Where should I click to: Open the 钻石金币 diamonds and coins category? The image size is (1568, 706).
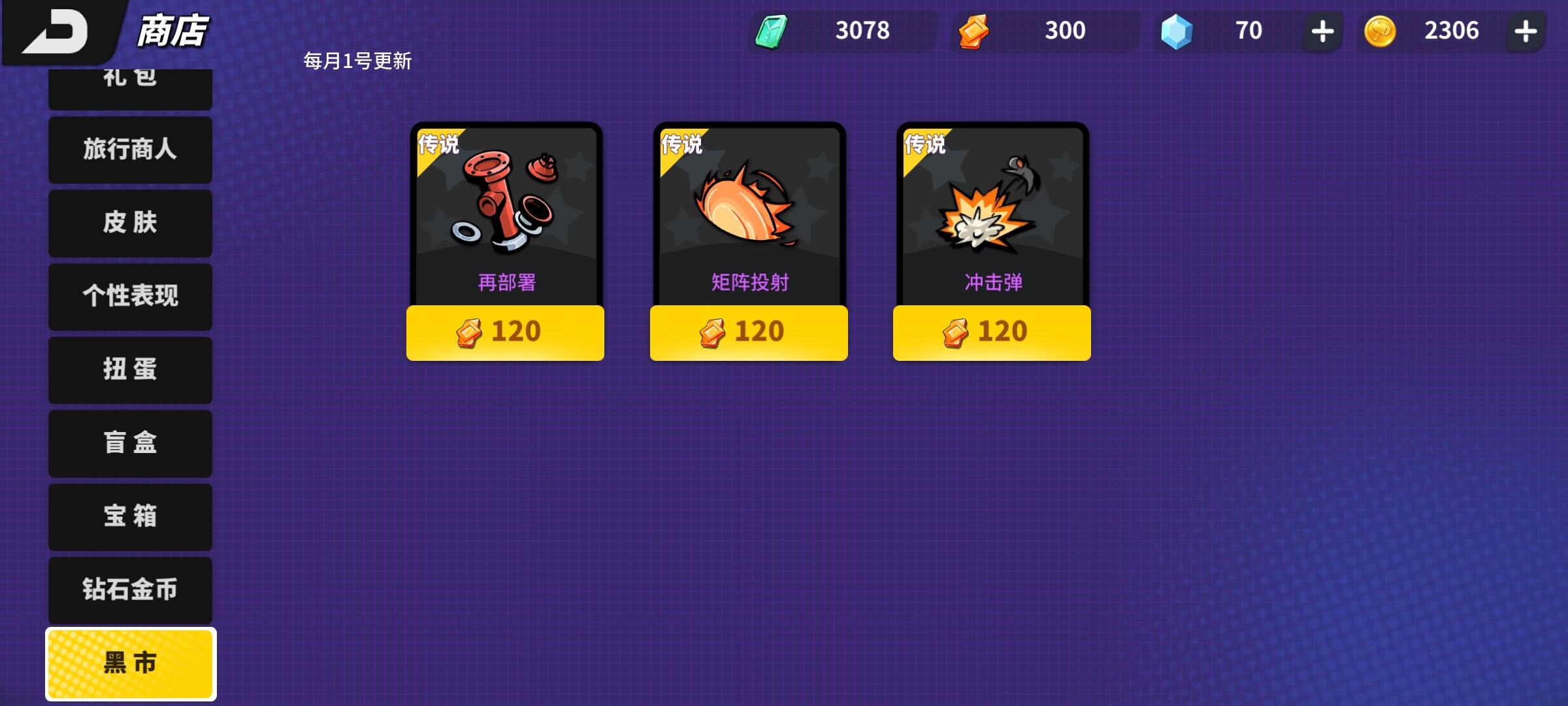(130, 590)
